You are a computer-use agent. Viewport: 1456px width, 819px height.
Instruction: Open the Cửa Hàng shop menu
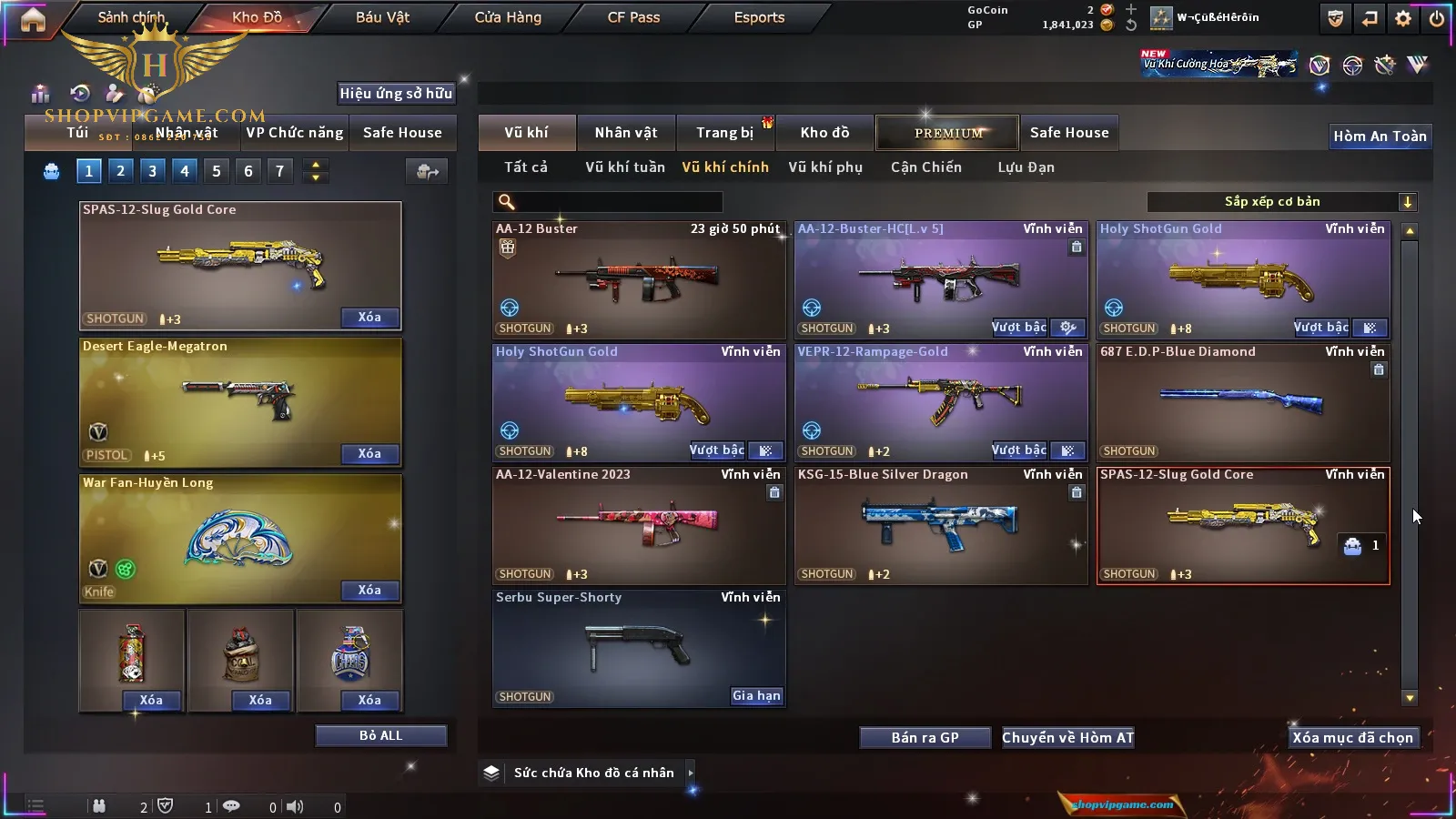coord(508,17)
